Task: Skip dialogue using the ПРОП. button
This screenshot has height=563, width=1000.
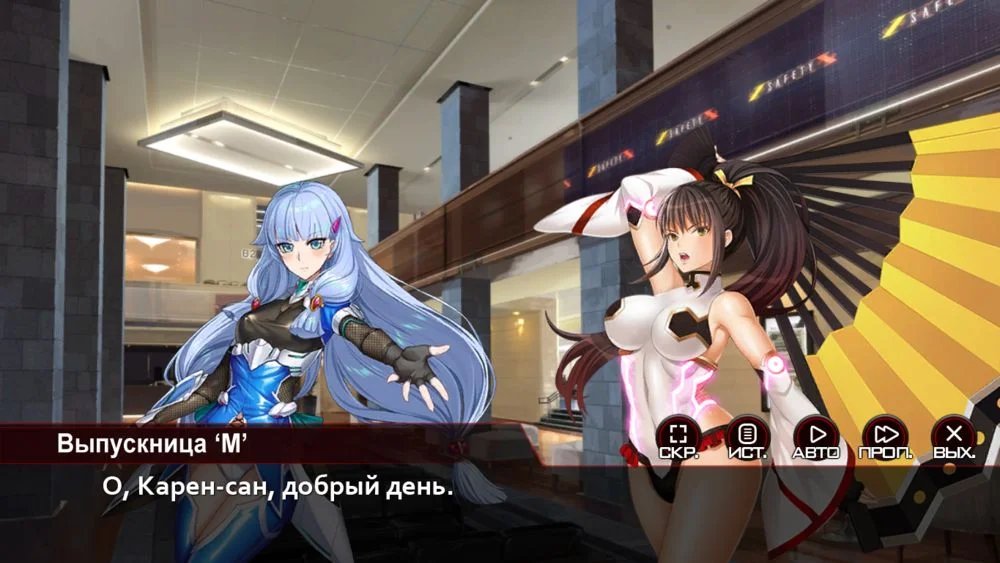Action: point(885,436)
